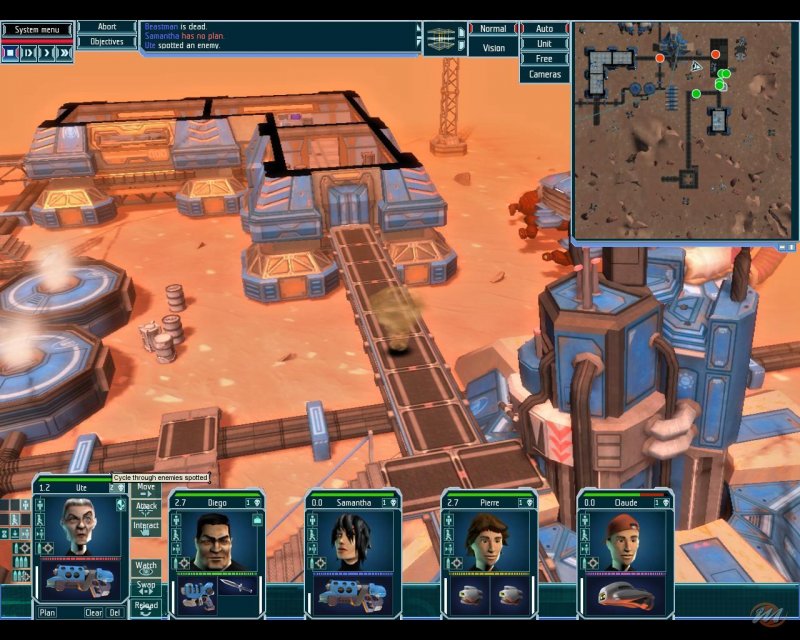
Task: Open the System menu
Action: pos(36,30)
